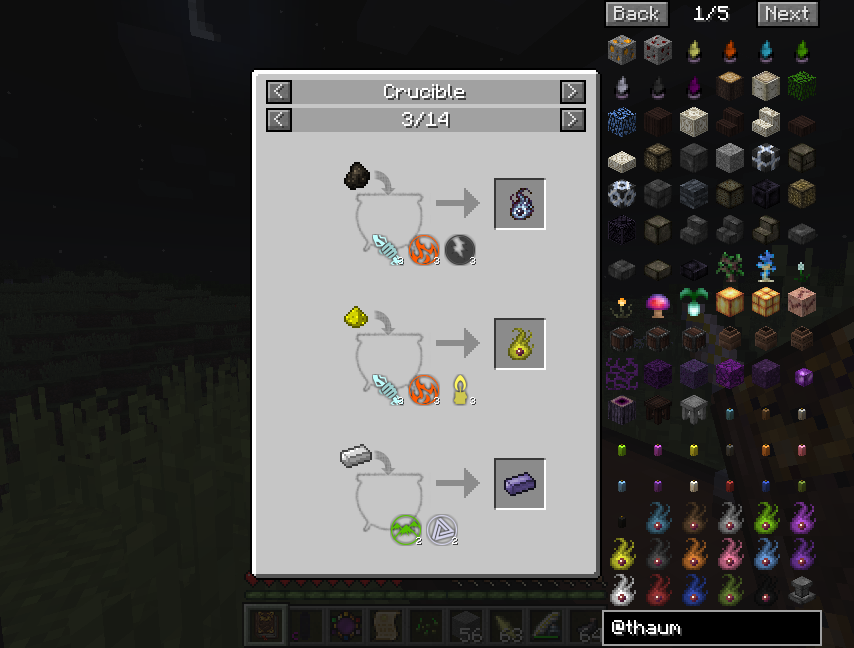Image resolution: width=854 pixels, height=648 pixels.
Task: Click the dark lightning bolt aspect icon
Action: [x=460, y=249]
